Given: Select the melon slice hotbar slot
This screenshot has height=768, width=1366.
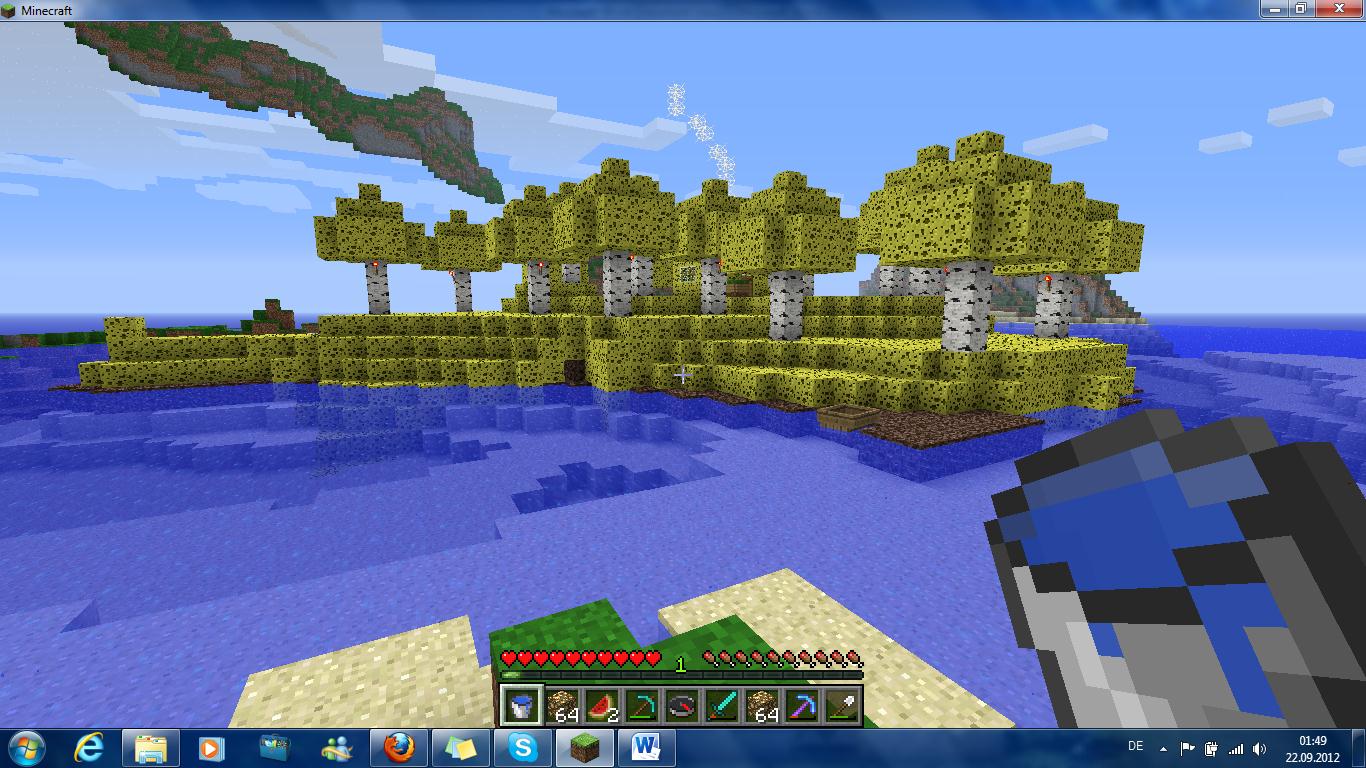Looking at the screenshot, I should click(x=601, y=706).
